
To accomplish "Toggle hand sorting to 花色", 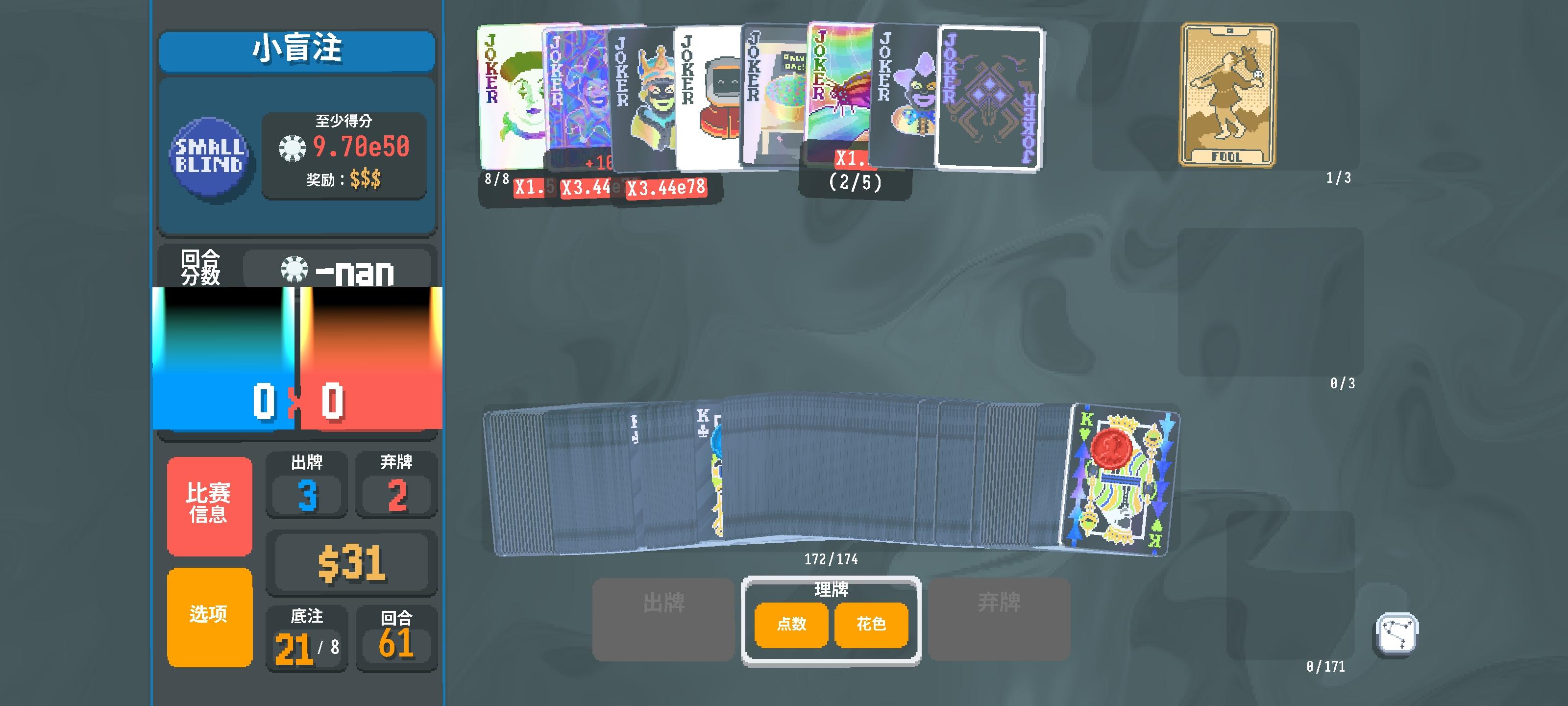I will [x=871, y=625].
